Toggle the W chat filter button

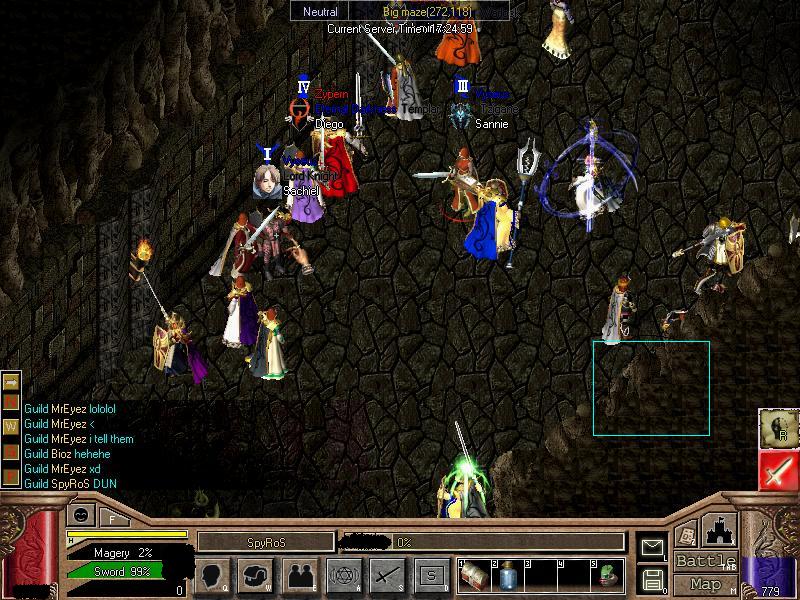point(11,426)
